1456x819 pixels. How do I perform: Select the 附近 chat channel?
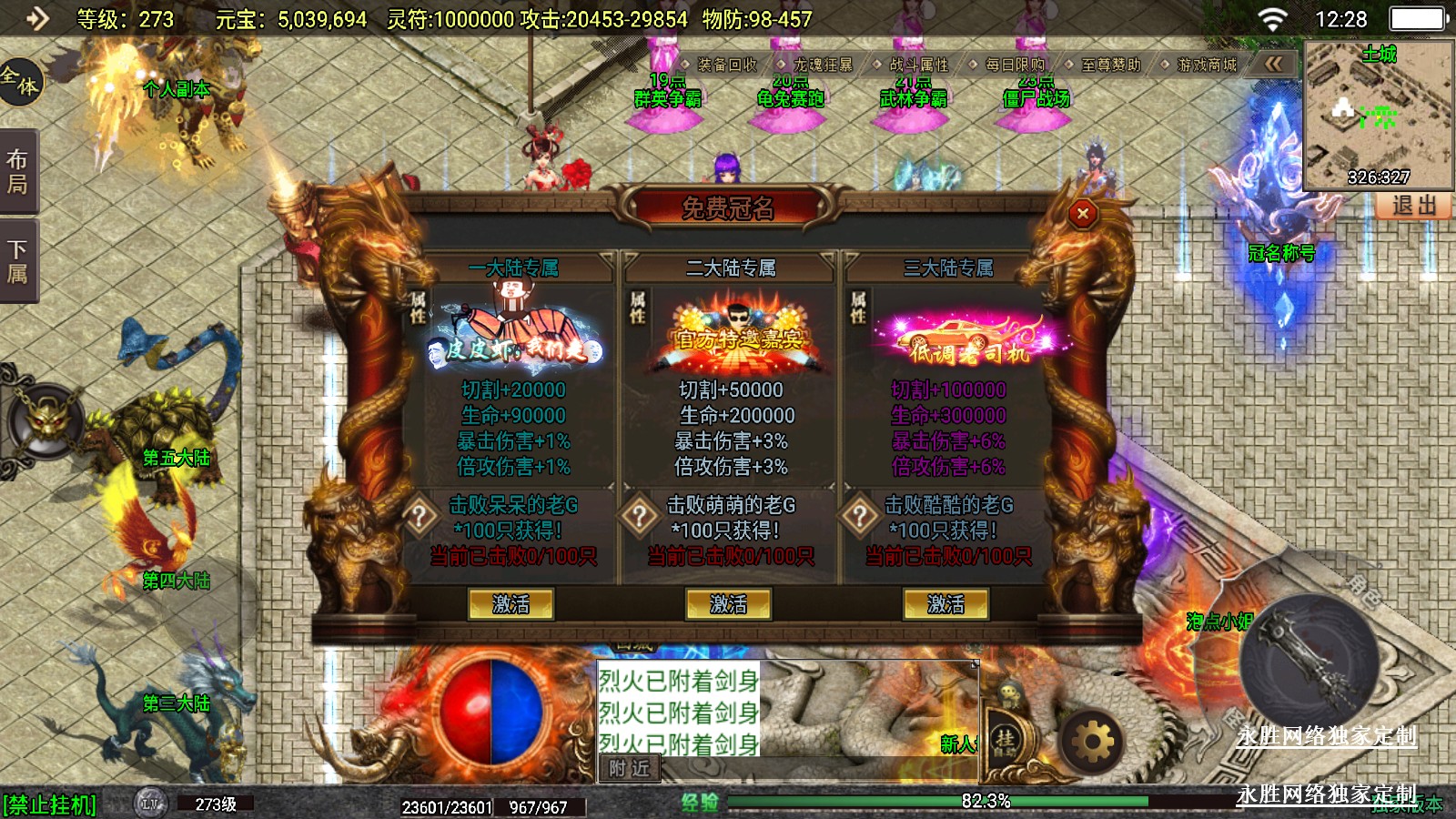click(x=629, y=769)
